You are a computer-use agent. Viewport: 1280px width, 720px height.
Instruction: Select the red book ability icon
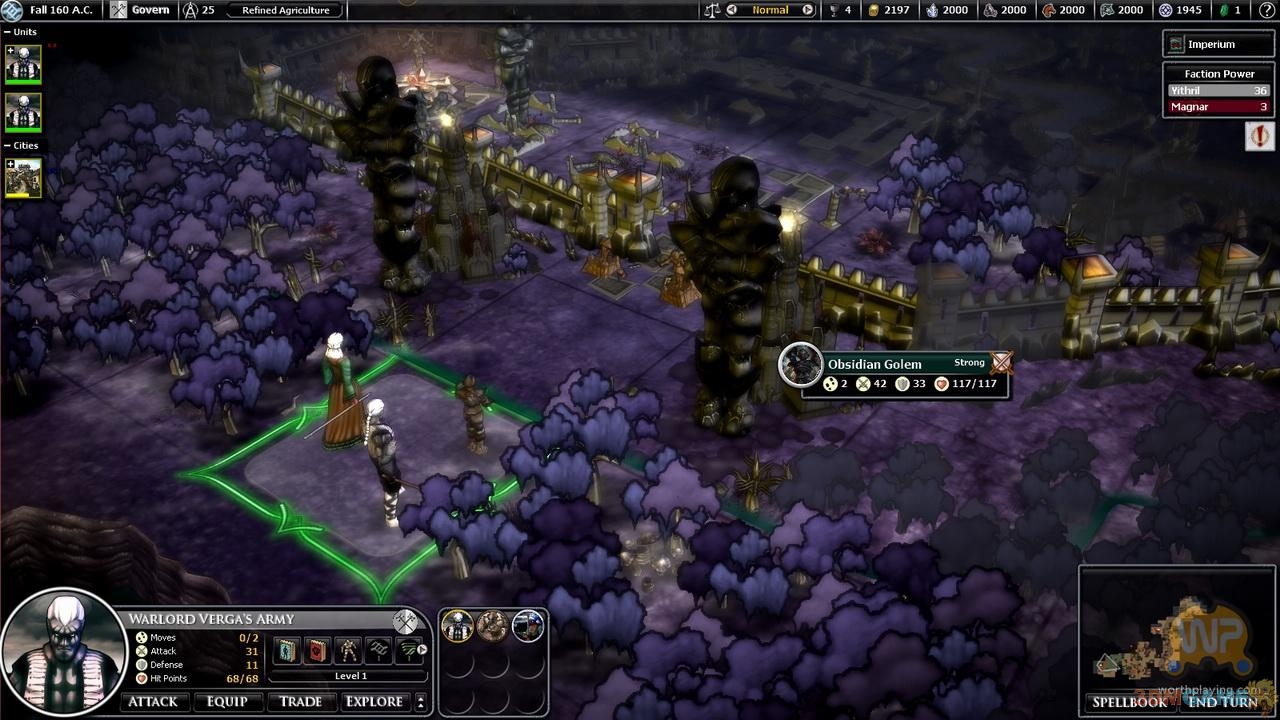(317, 650)
